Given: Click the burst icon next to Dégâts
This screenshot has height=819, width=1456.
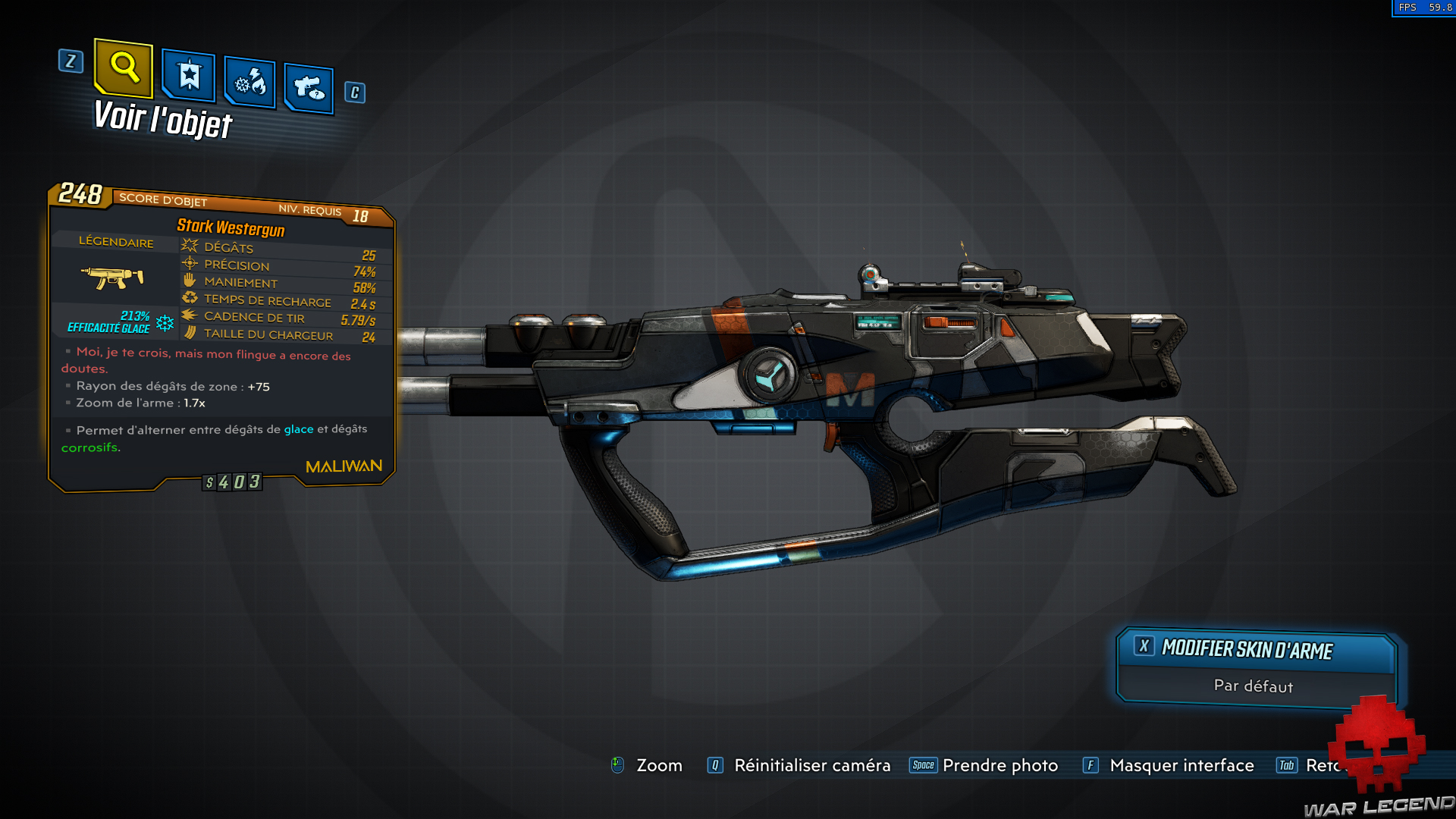Looking at the screenshot, I should (x=188, y=245).
